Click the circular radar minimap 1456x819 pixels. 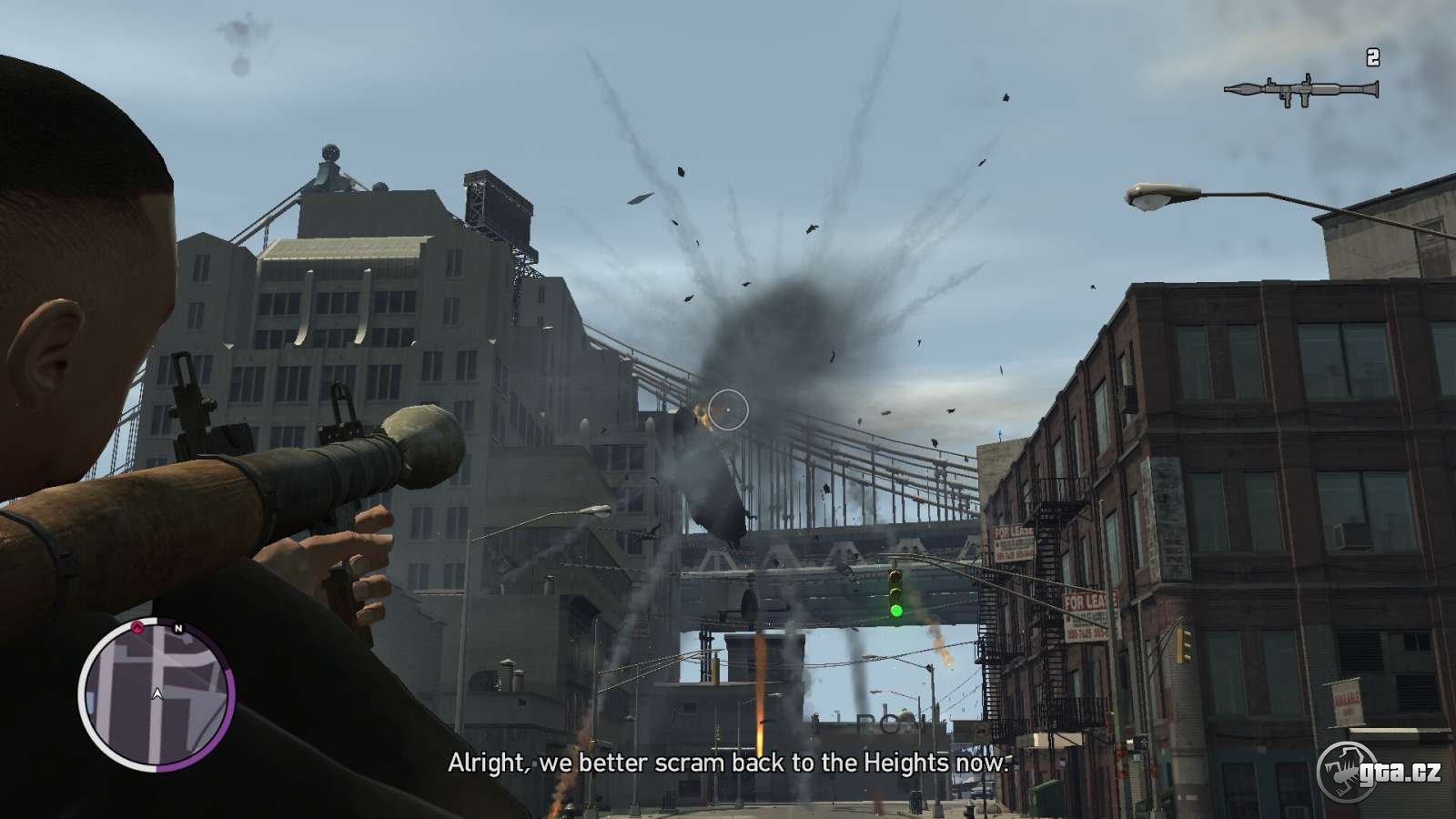tap(157, 695)
